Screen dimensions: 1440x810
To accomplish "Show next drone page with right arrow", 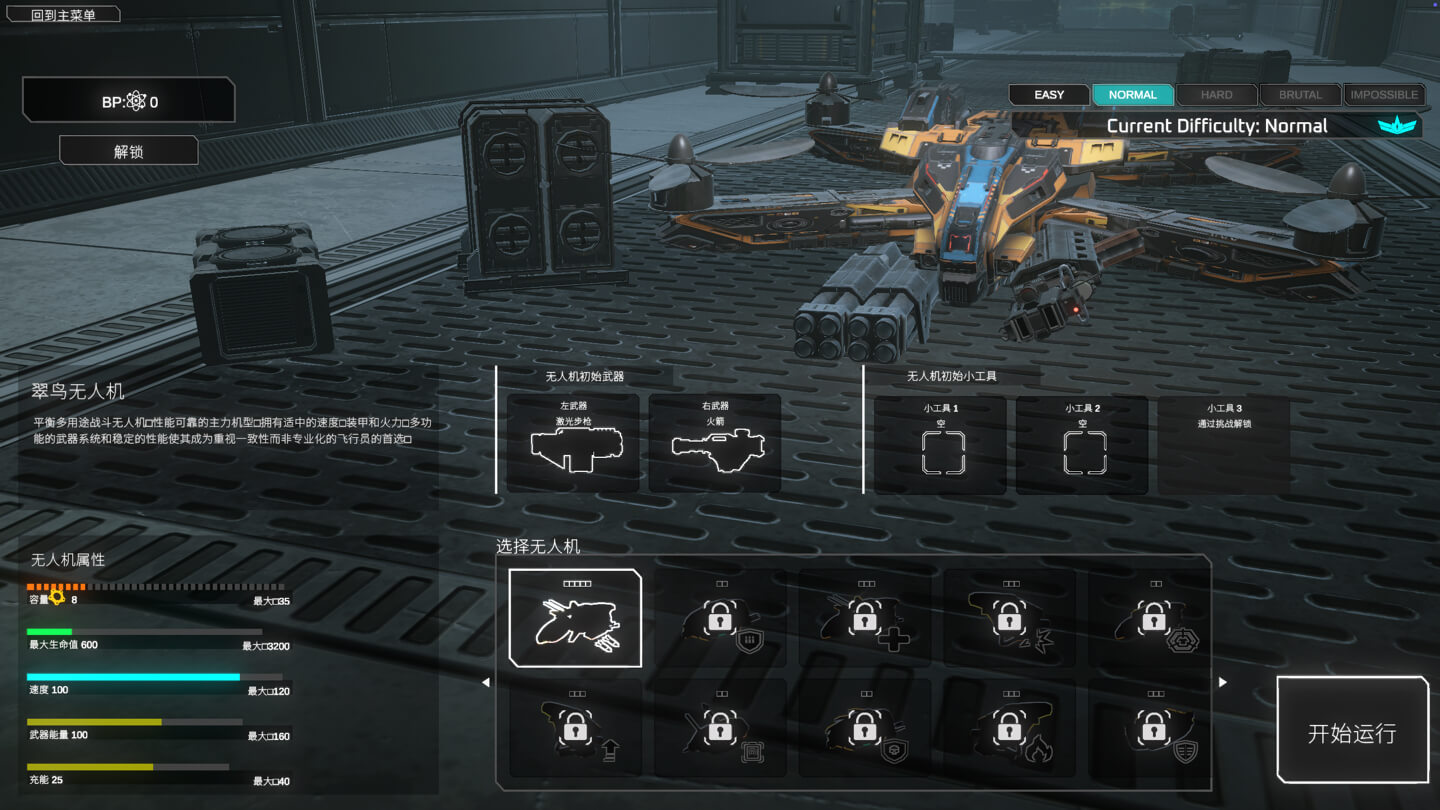I will (1222, 682).
